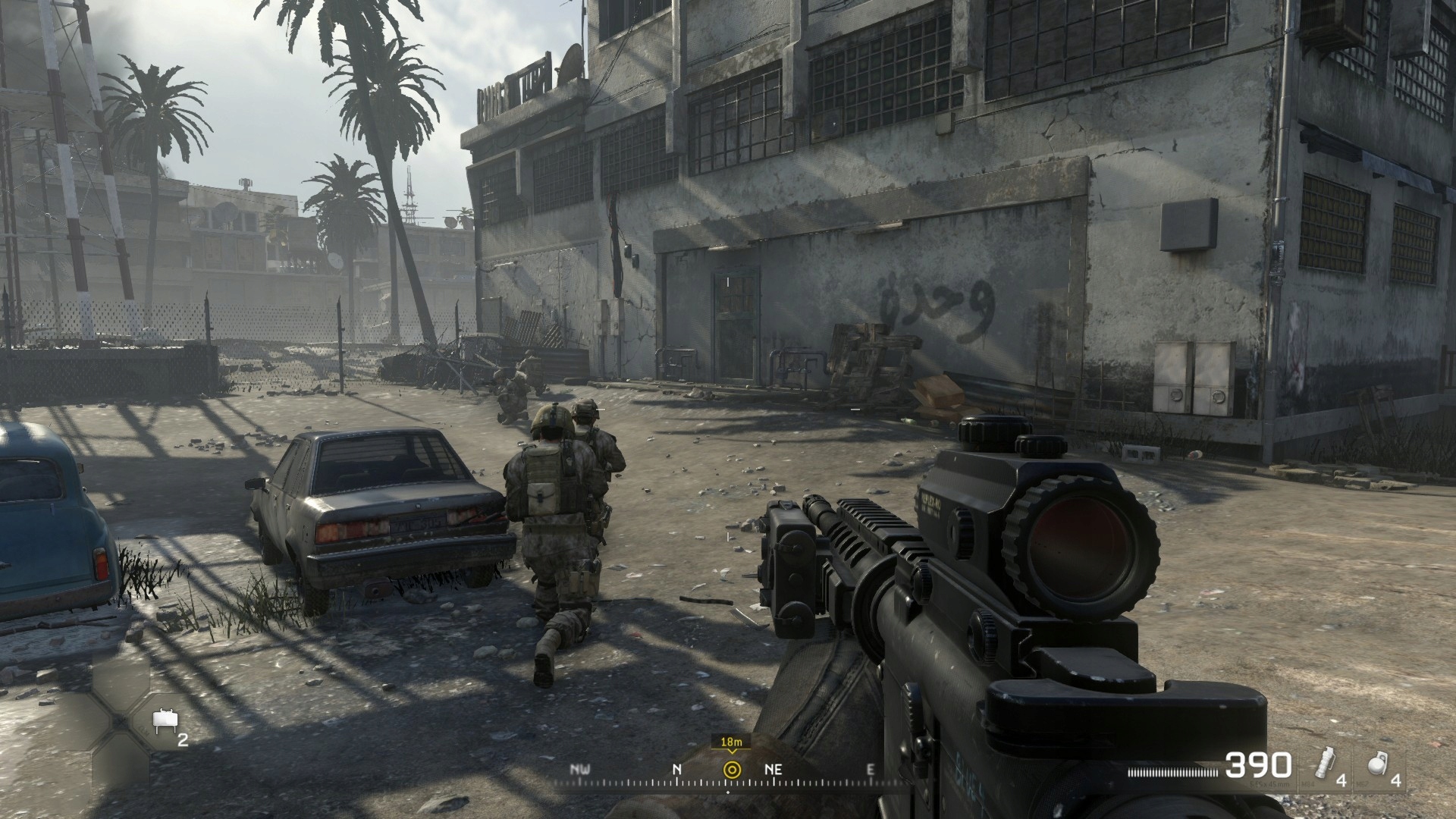The image size is (1456, 819).
Task: Click the M84 flashbang grenade icon
Action: [1325, 764]
